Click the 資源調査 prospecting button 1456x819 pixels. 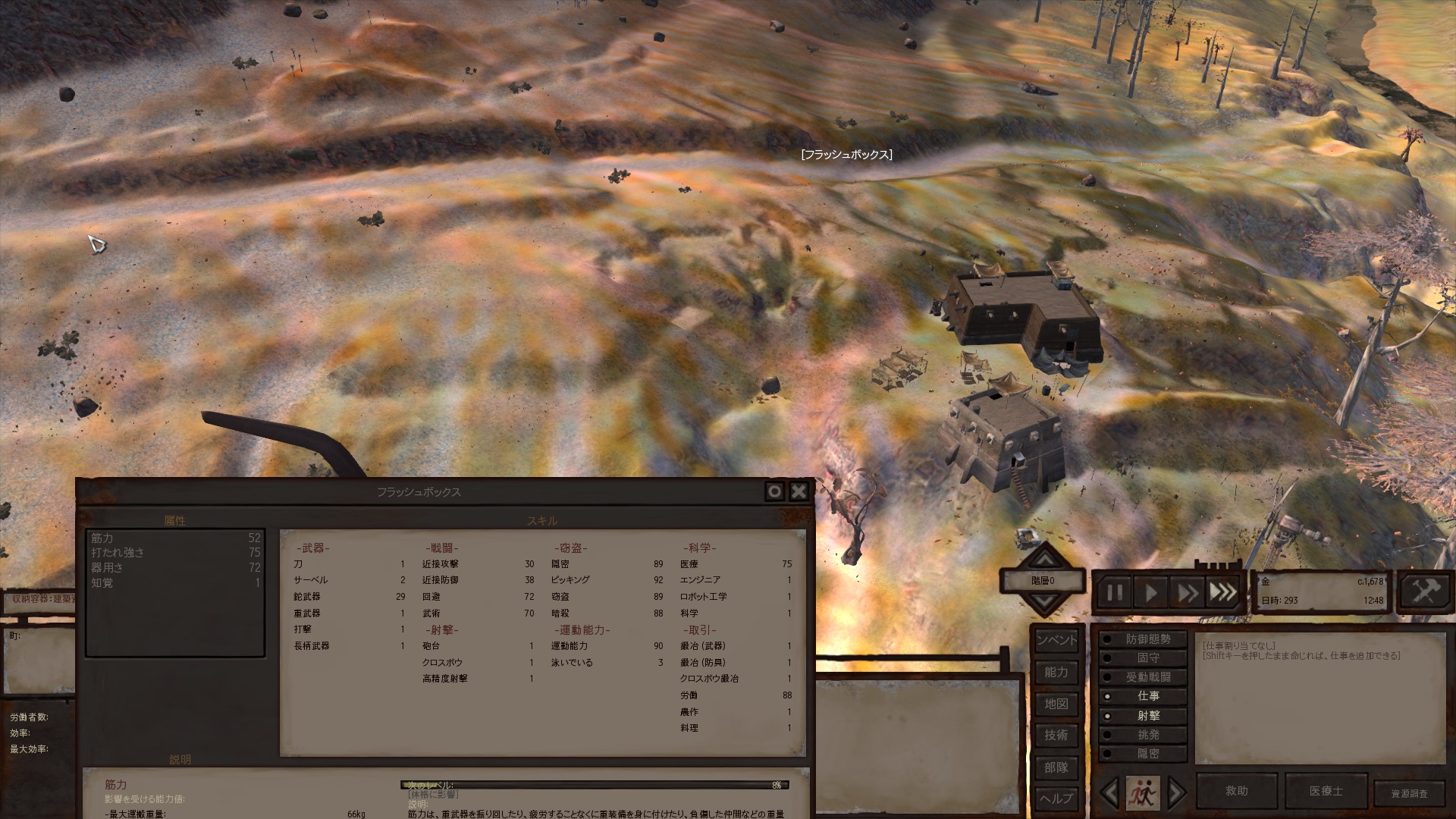(1409, 794)
